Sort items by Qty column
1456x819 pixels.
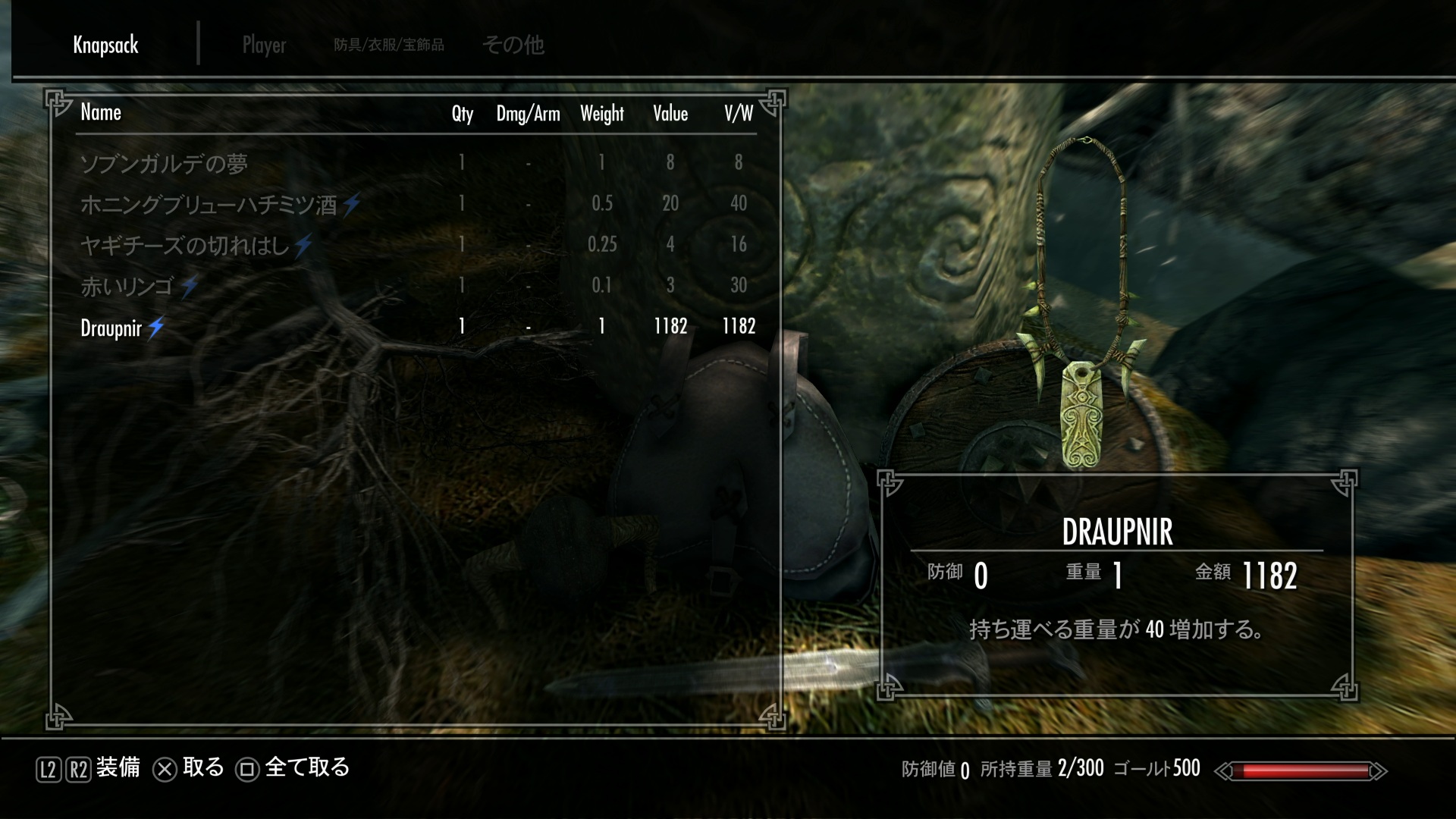(x=462, y=114)
